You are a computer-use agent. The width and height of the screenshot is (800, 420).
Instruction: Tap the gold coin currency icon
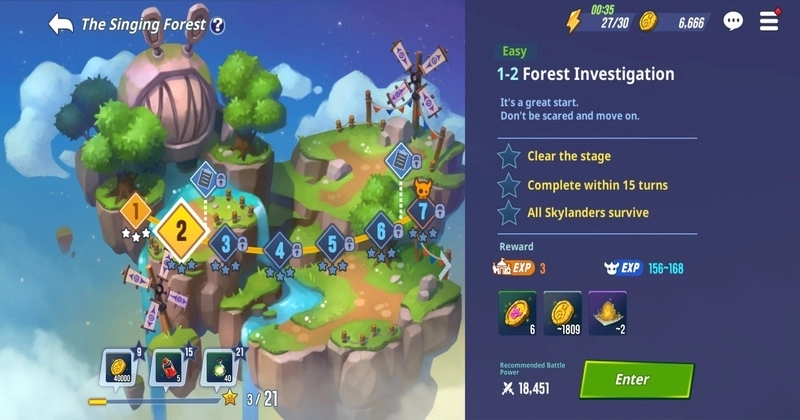pos(648,21)
